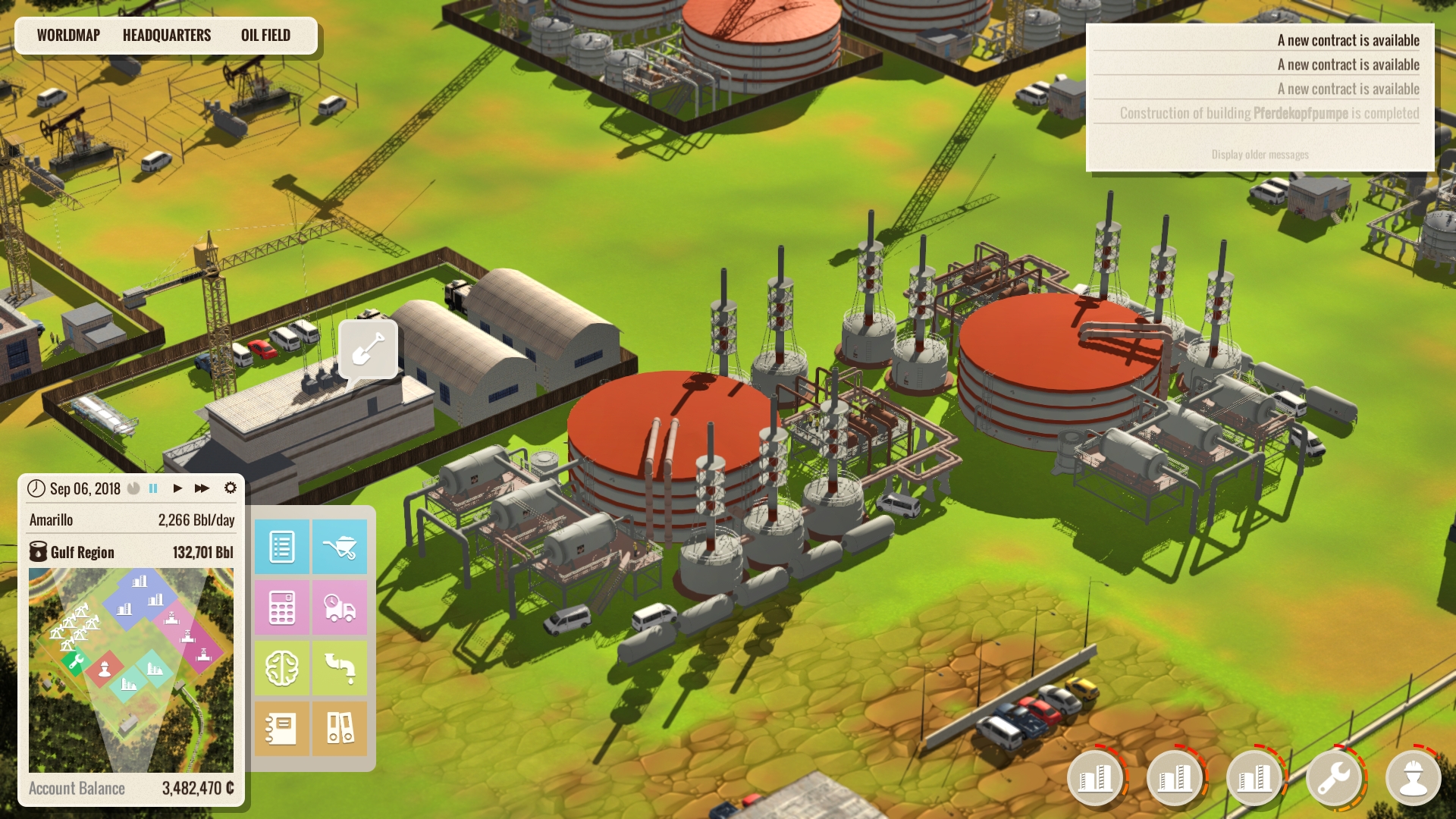Switch to the HEADQUARTERS view

167,35
